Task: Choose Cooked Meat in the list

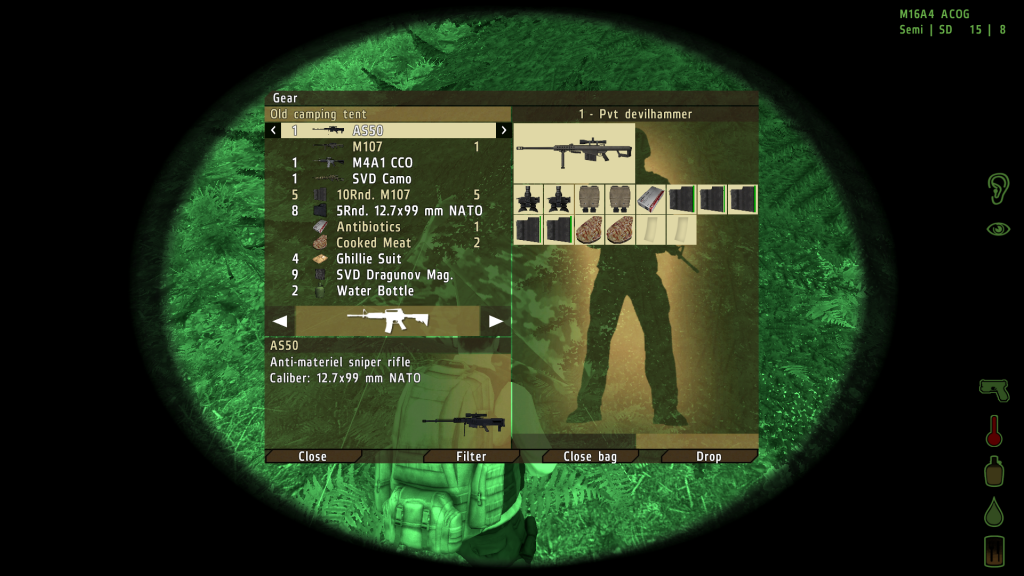Action: (x=373, y=243)
